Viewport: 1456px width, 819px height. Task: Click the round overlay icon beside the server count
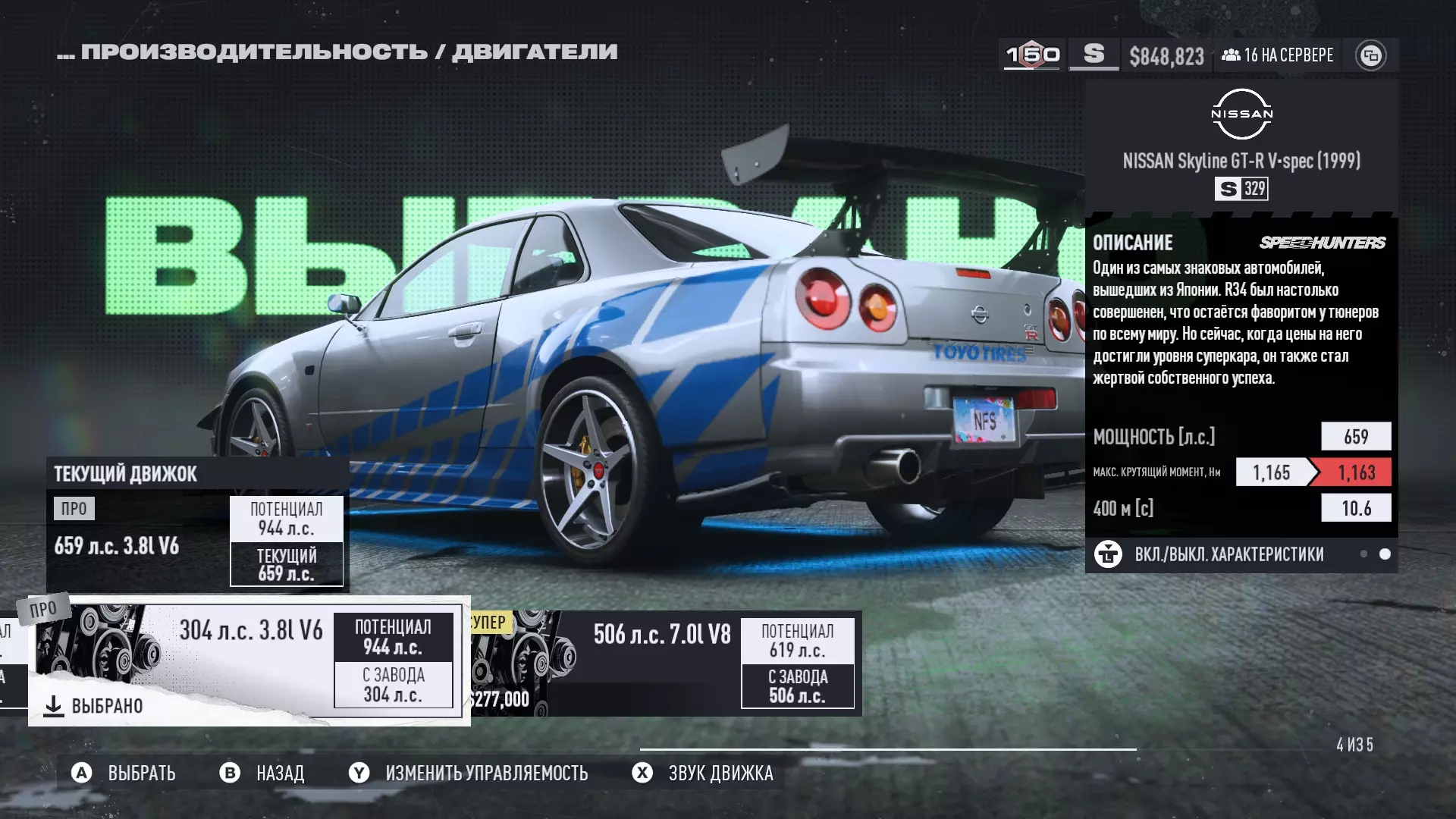click(x=1370, y=55)
